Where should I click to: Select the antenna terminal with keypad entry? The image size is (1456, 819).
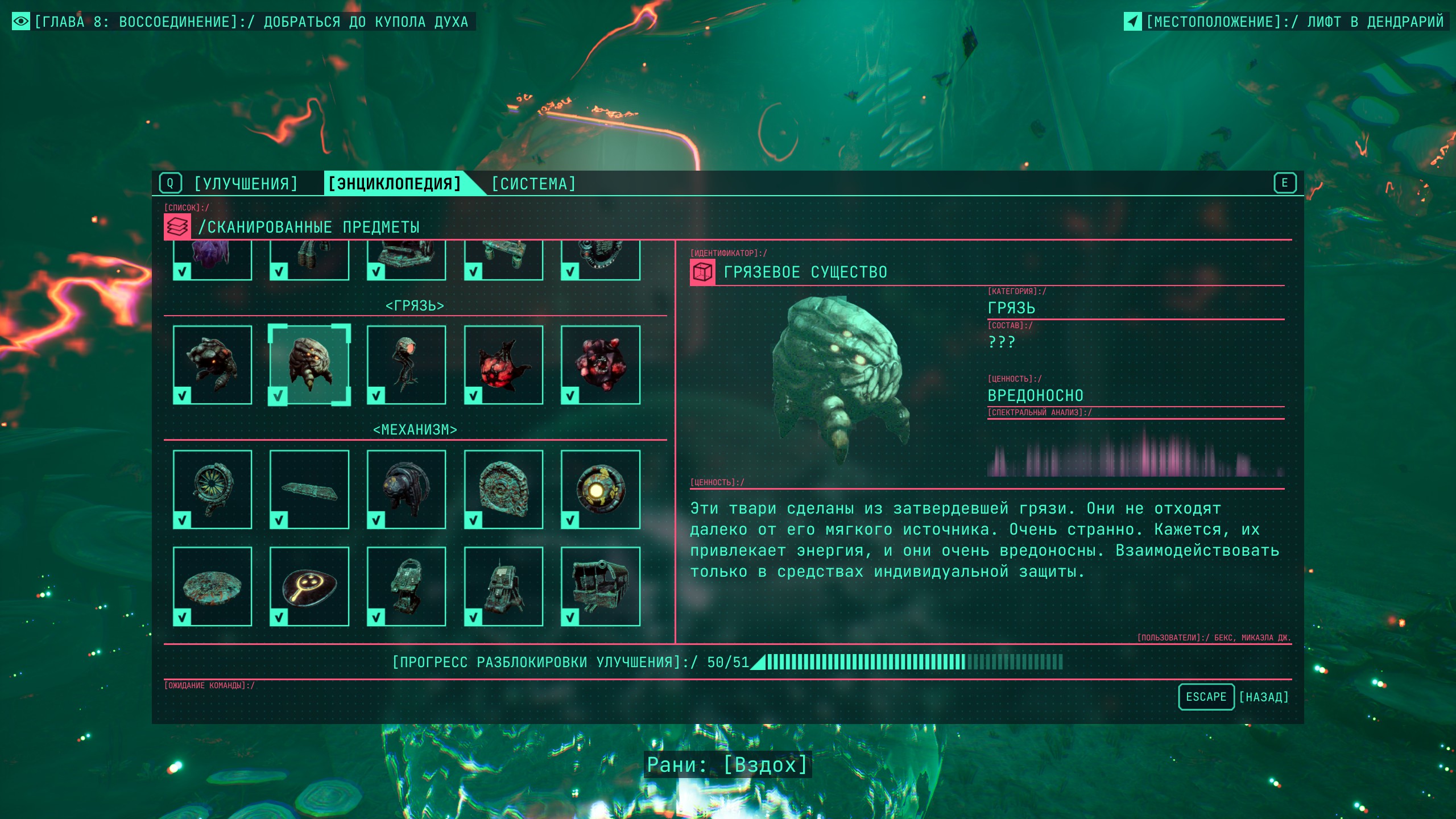(x=503, y=586)
